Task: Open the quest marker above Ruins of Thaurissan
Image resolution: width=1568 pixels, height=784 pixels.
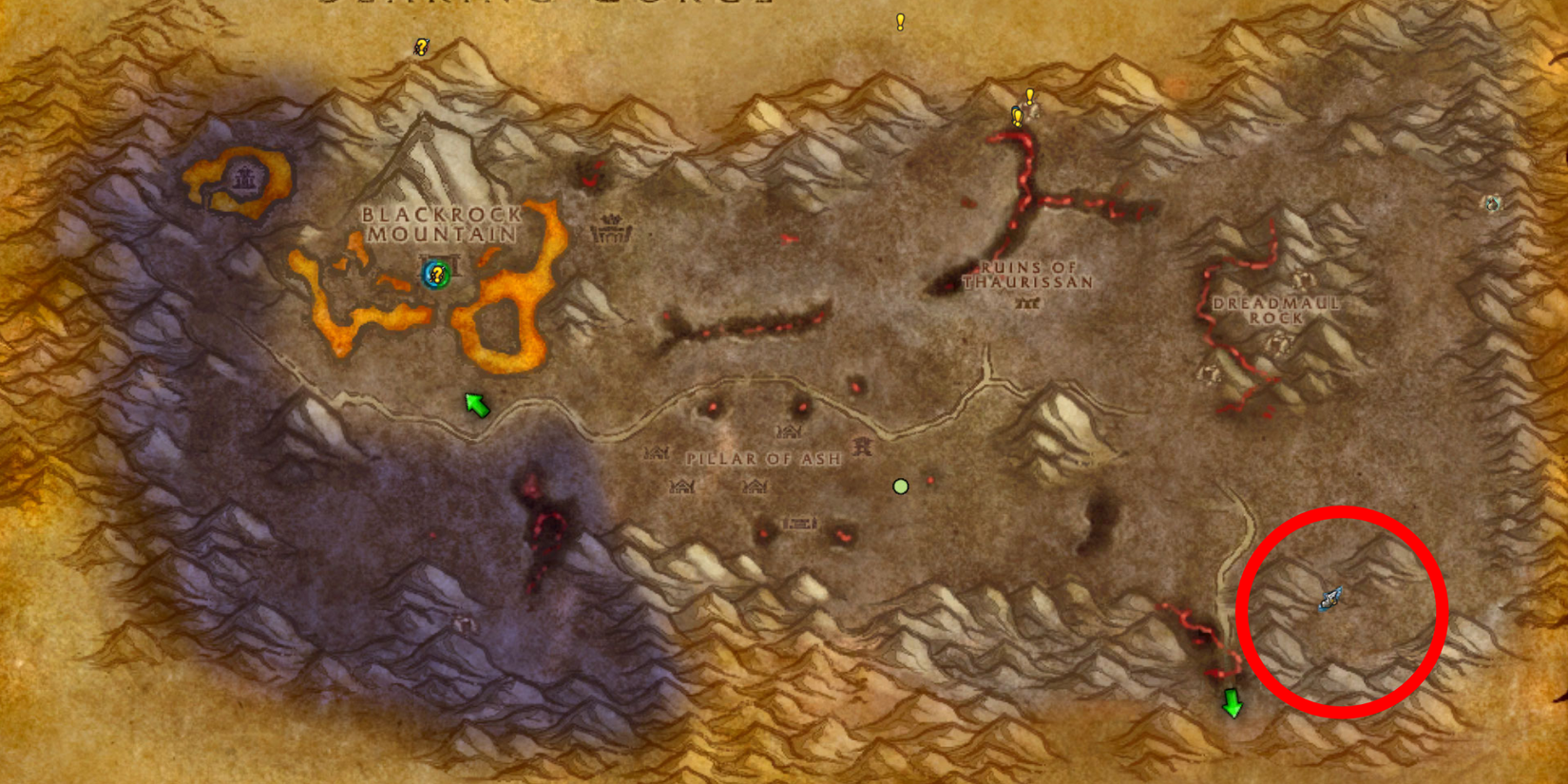Action: (1027, 98)
